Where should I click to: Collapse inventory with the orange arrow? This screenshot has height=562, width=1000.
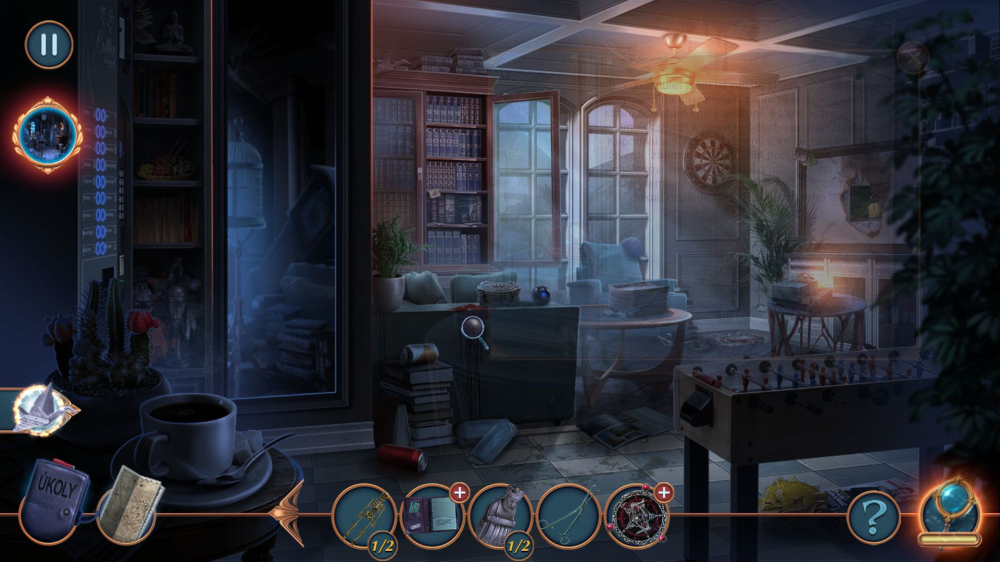[x=291, y=514]
